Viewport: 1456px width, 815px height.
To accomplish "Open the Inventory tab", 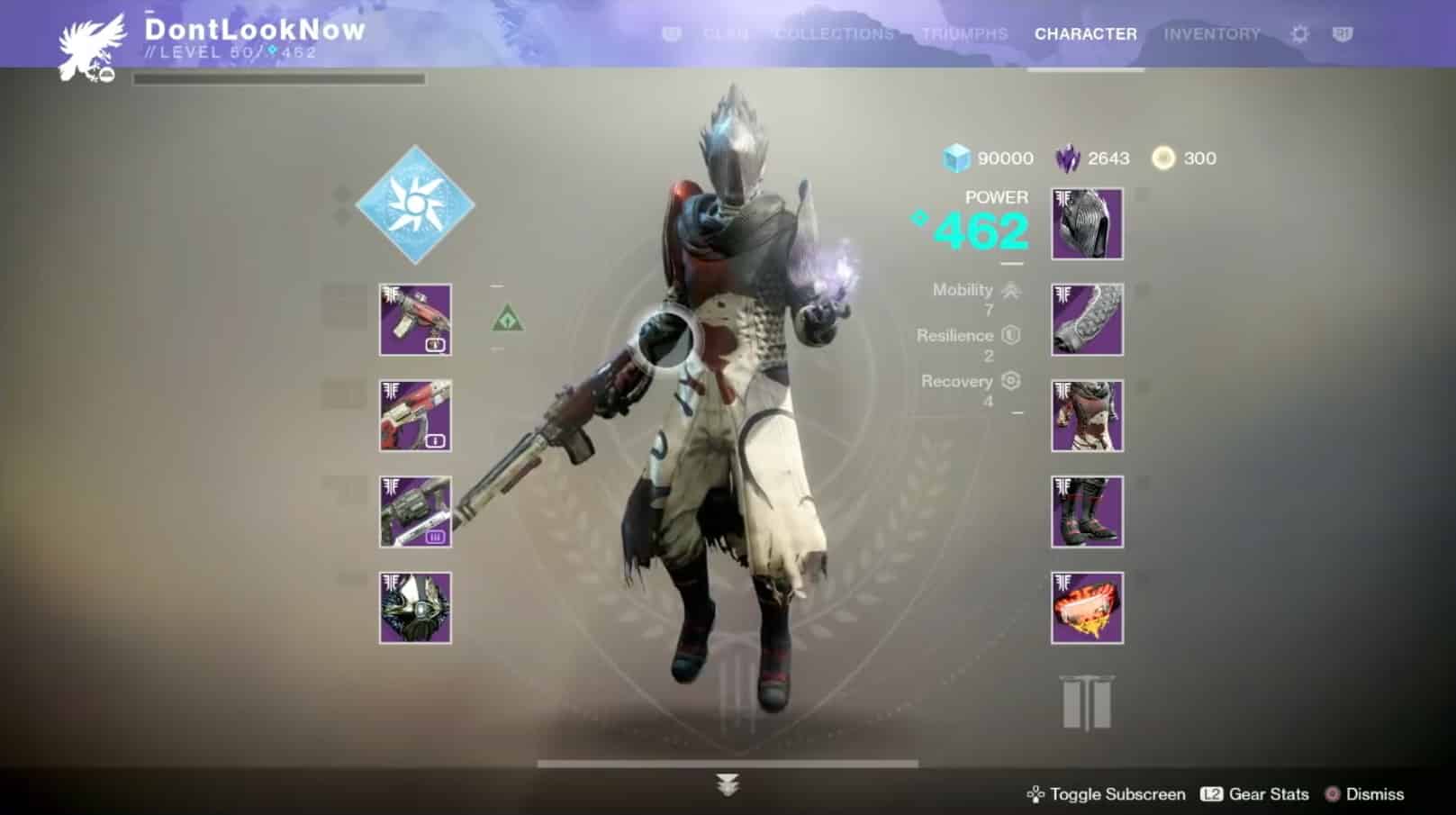I will click(1211, 34).
